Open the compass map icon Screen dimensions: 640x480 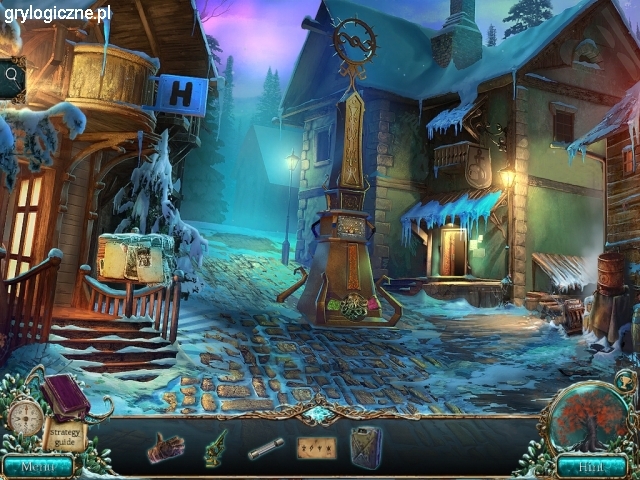[x=26, y=416]
